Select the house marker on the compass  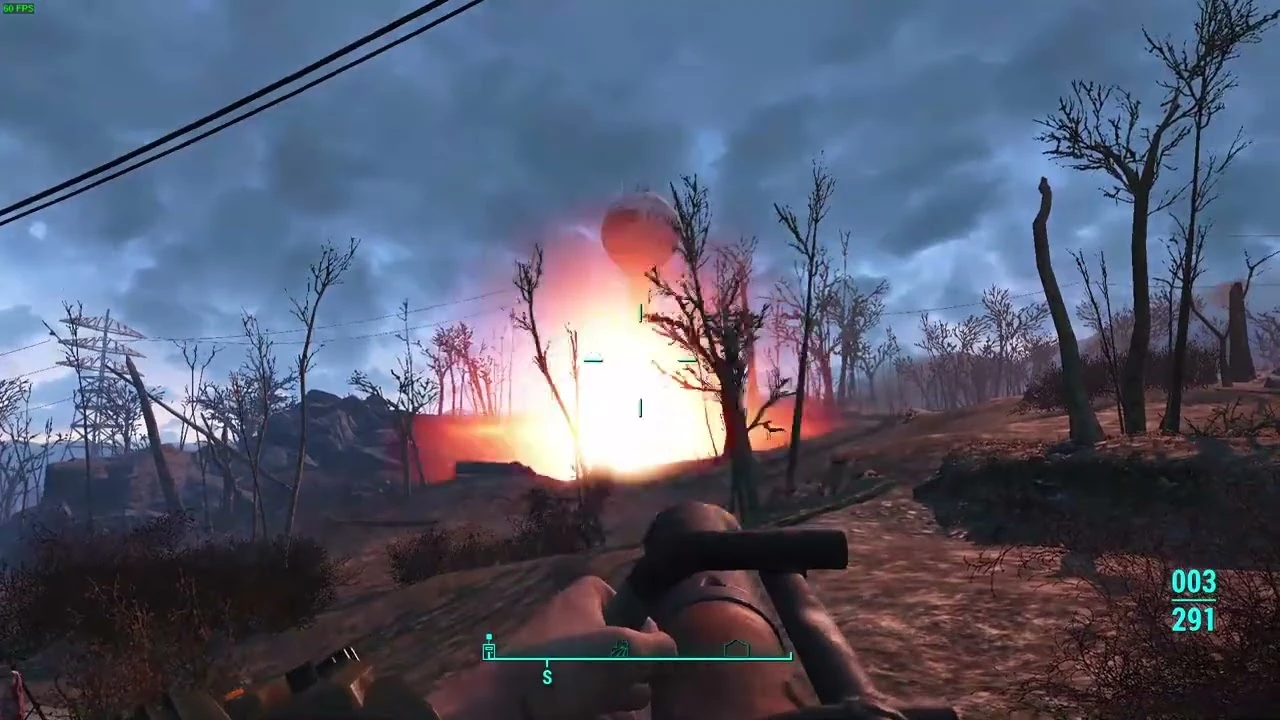click(x=735, y=649)
